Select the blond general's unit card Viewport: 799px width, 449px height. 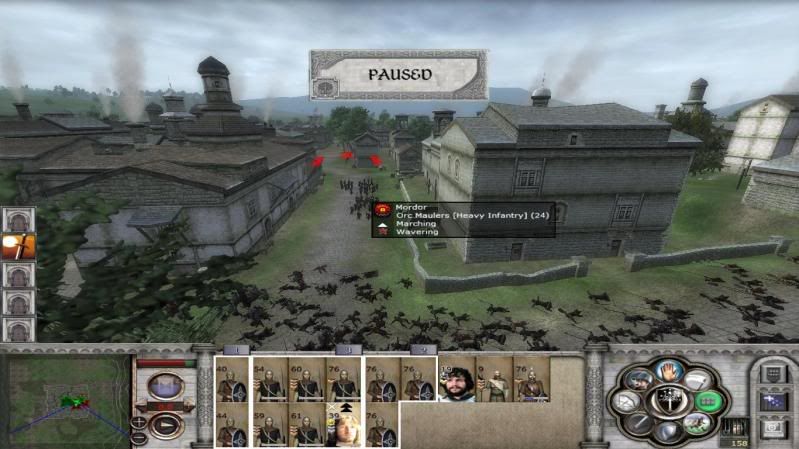click(x=344, y=426)
